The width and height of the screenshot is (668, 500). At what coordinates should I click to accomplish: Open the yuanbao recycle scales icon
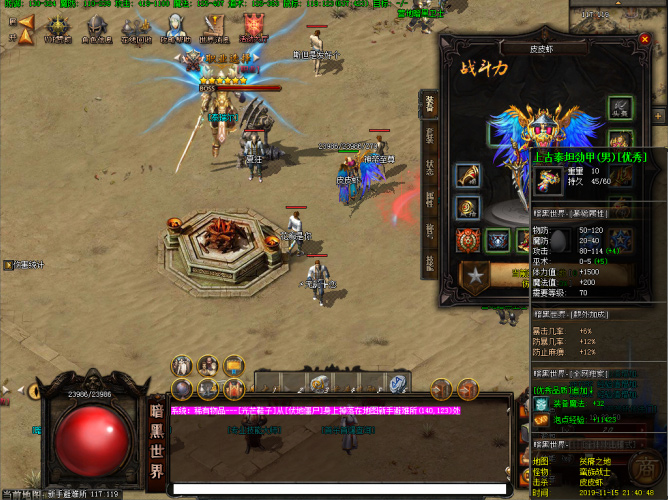tap(136, 28)
